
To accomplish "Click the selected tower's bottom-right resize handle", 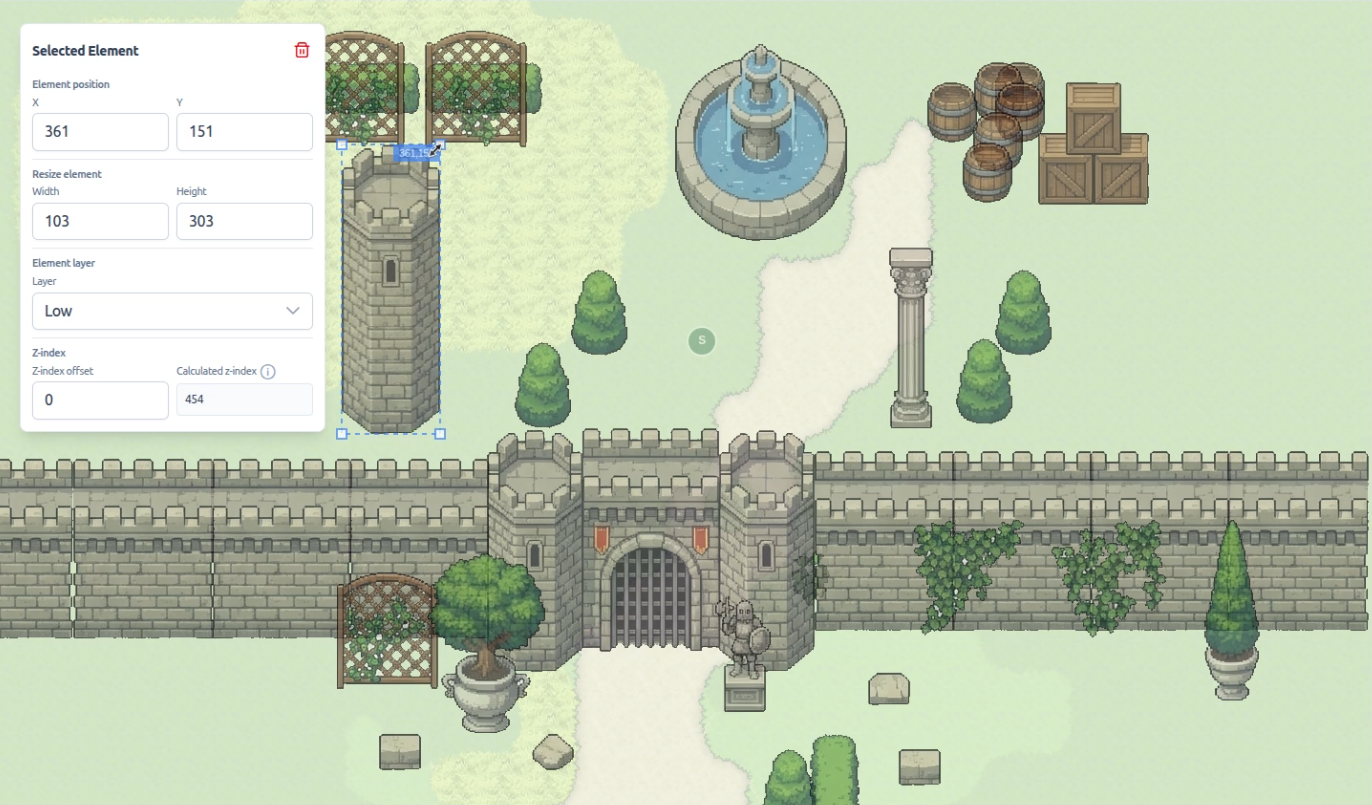I will click(x=440, y=434).
